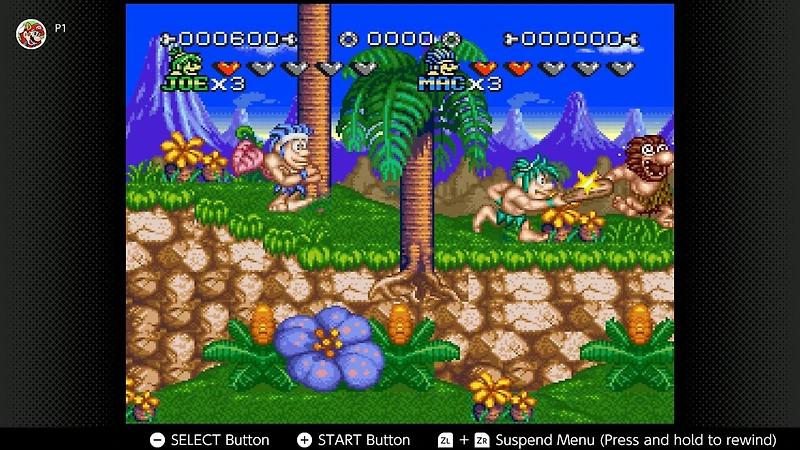This screenshot has width=800, height=450.
Task: Click the P1 Mario profile avatar
Action: 31,33
